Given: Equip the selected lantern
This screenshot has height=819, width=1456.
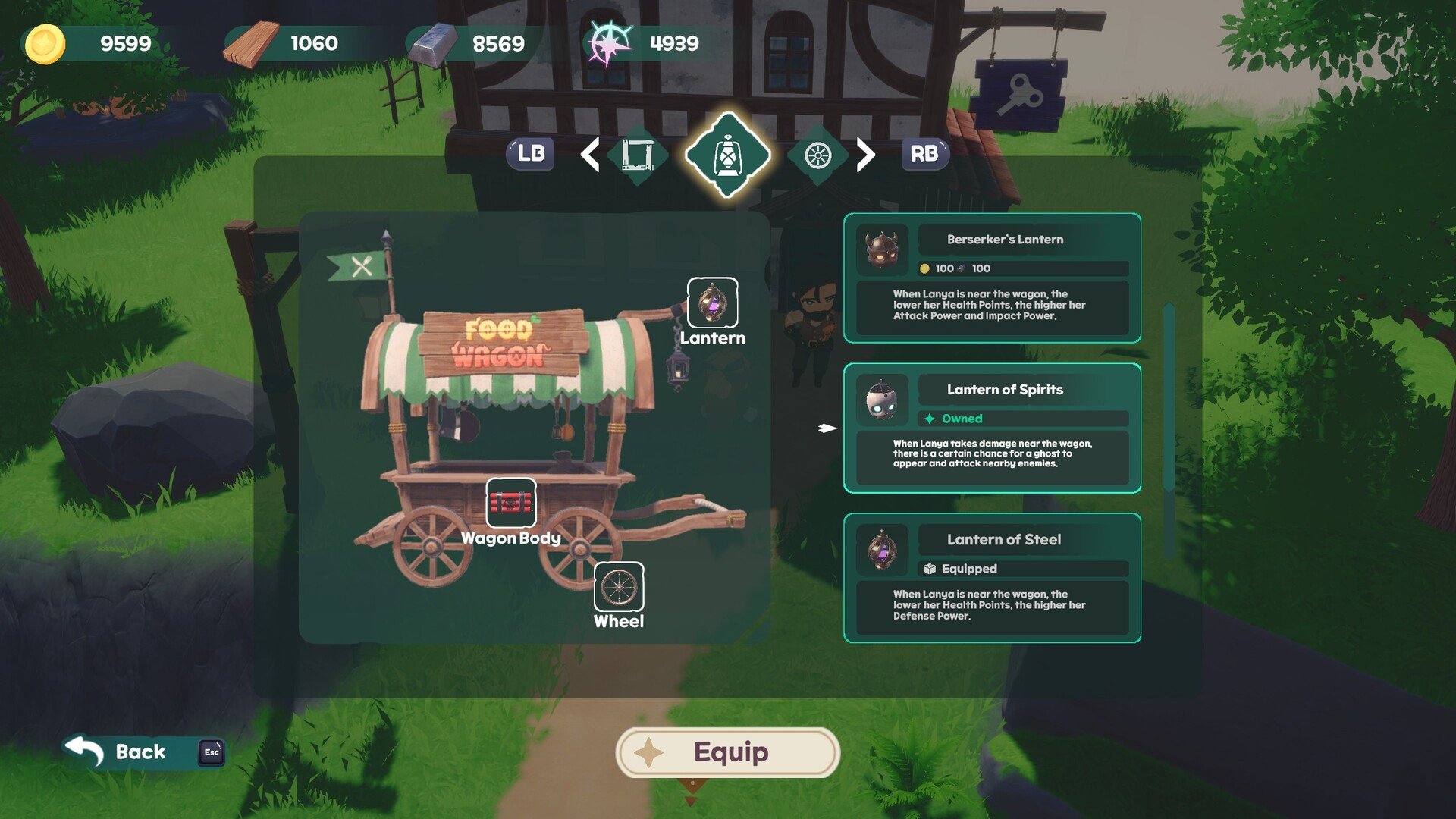Looking at the screenshot, I should (x=728, y=752).
